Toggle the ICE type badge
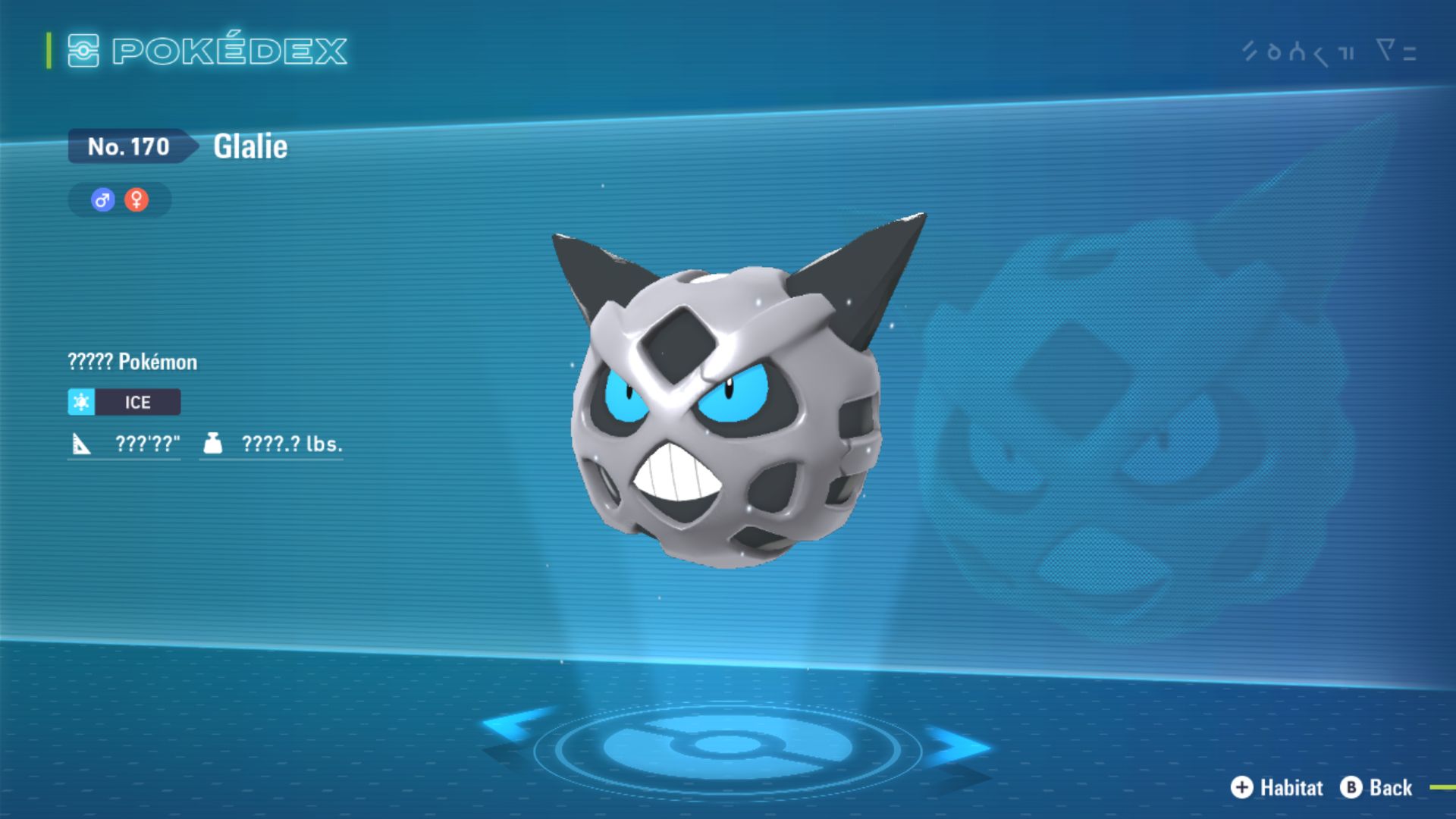The image size is (1456, 819). [x=136, y=402]
